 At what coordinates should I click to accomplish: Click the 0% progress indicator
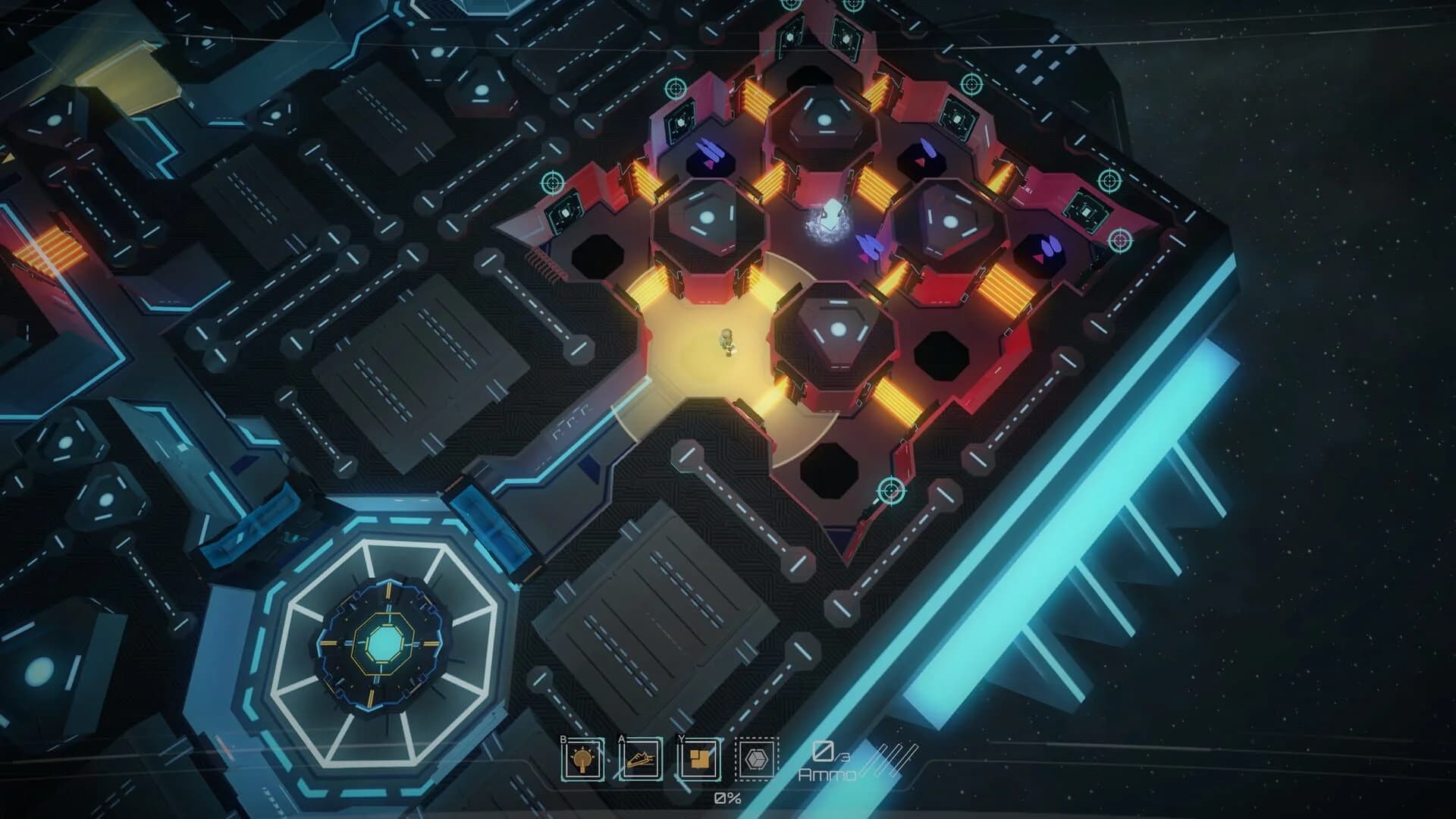pos(726,797)
